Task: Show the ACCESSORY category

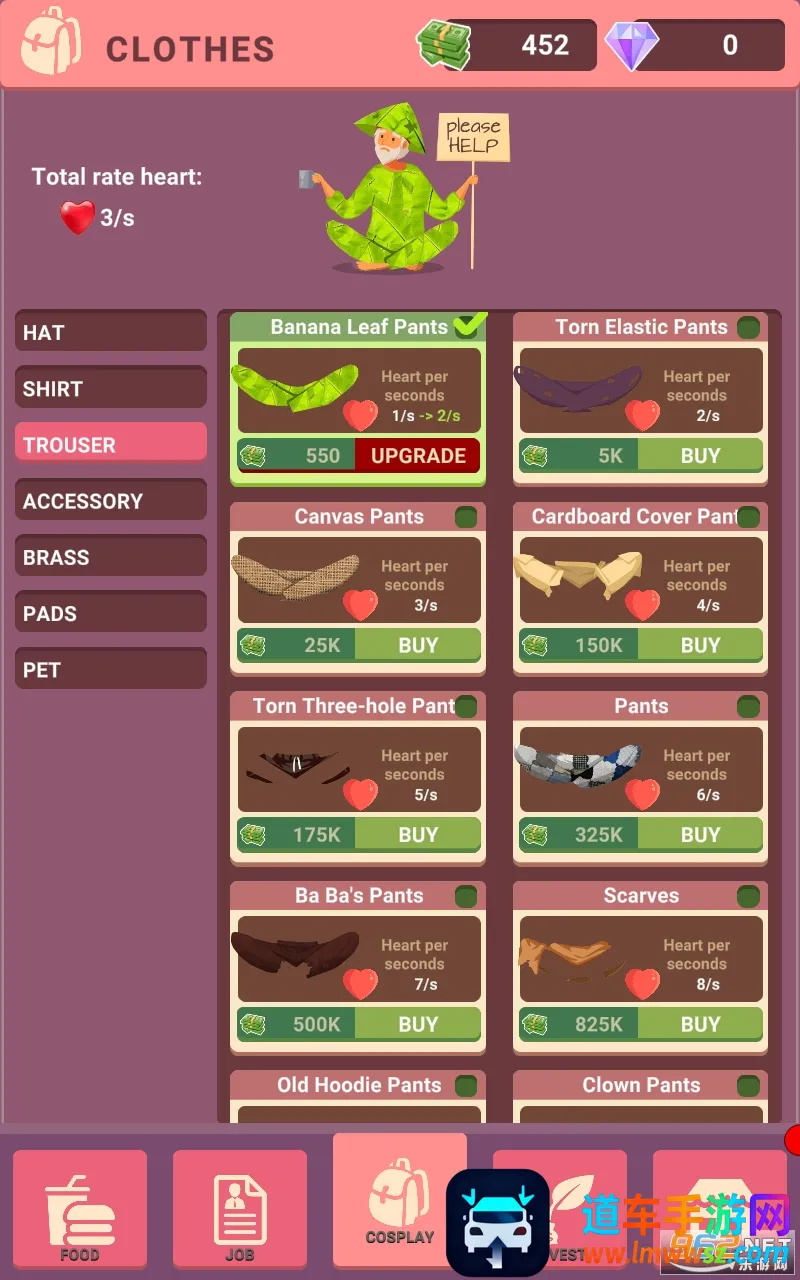Action: (110, 500)
